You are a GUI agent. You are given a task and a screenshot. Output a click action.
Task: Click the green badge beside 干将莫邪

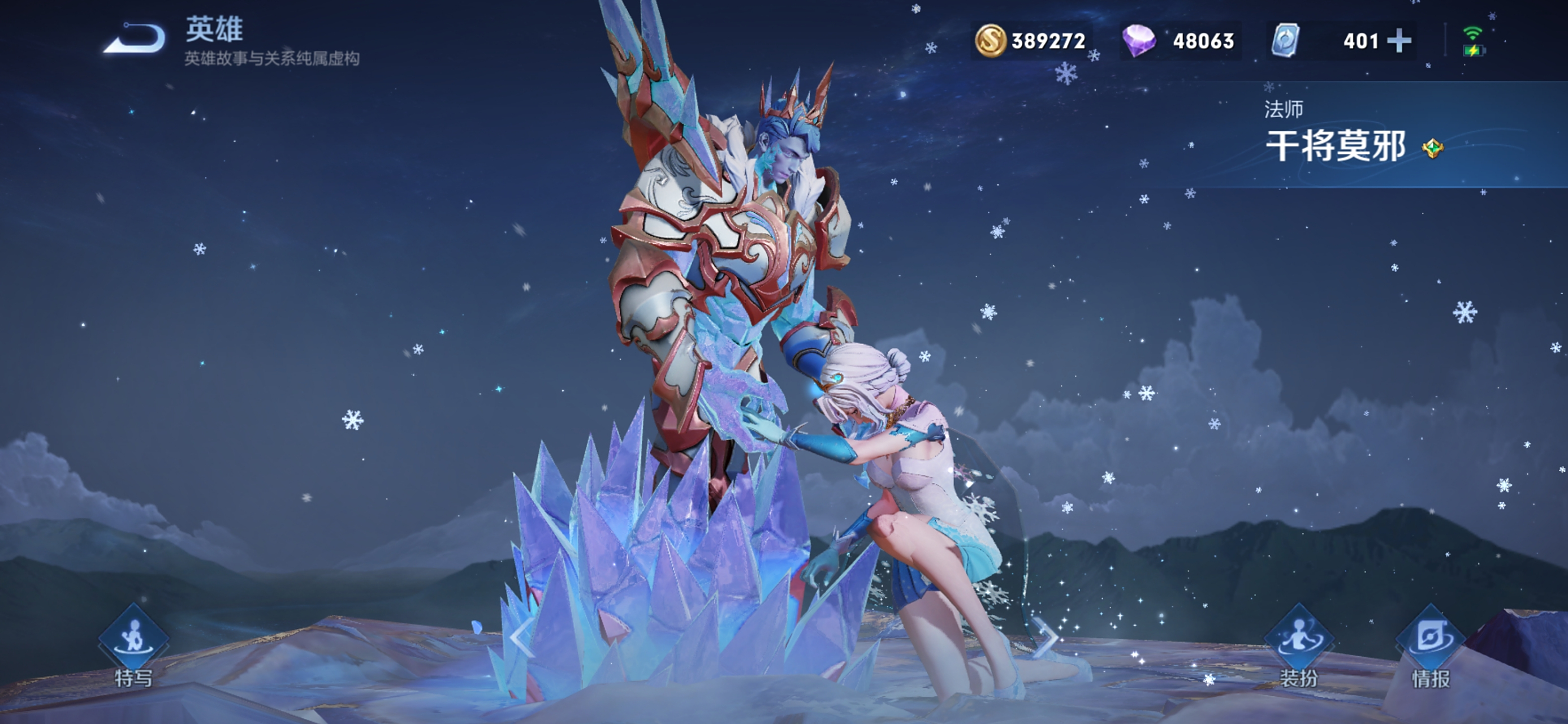pyautogui.click(x=1432, y=148)
